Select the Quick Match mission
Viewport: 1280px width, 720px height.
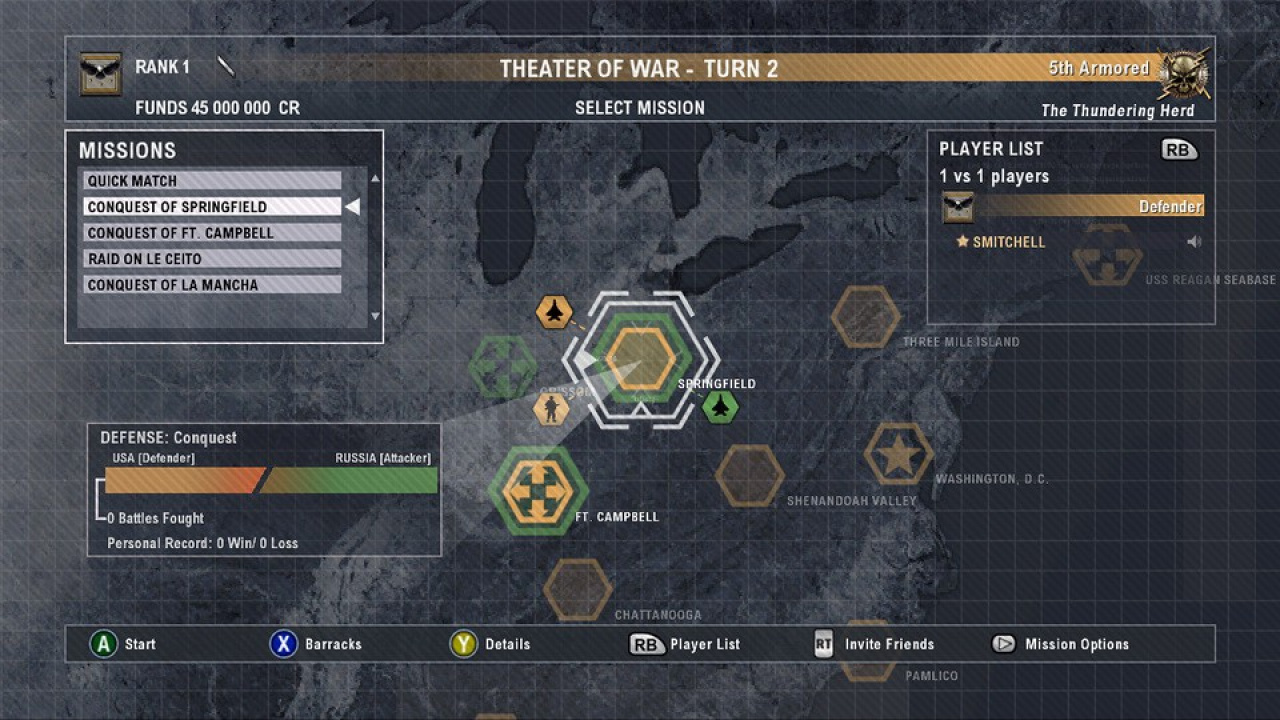[212, 181]
